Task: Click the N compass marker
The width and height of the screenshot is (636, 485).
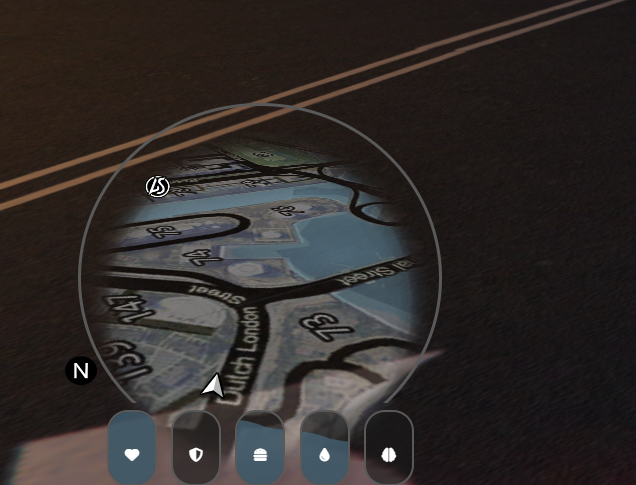Action: click(81, 371)
